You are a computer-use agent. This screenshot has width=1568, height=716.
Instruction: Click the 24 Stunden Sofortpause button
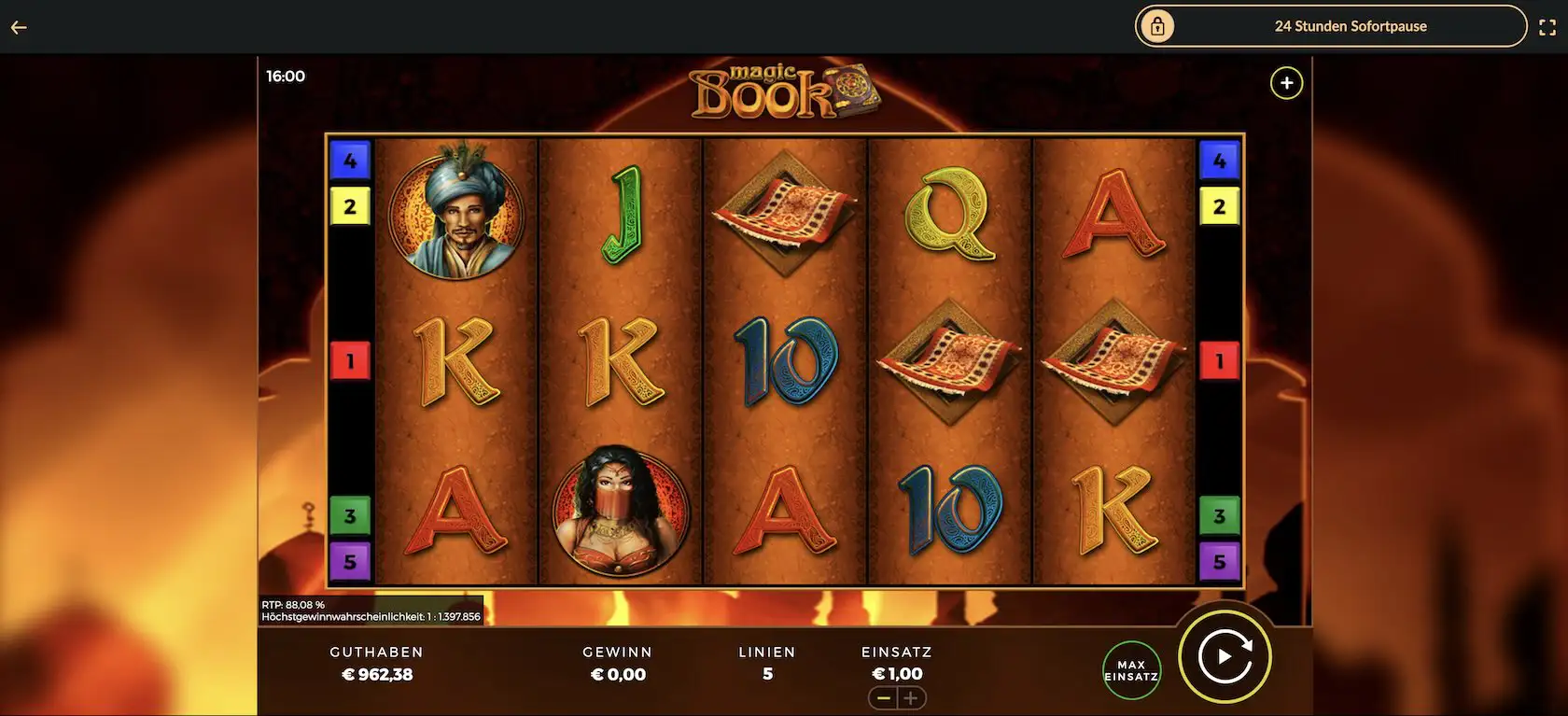click(1351, 26)
